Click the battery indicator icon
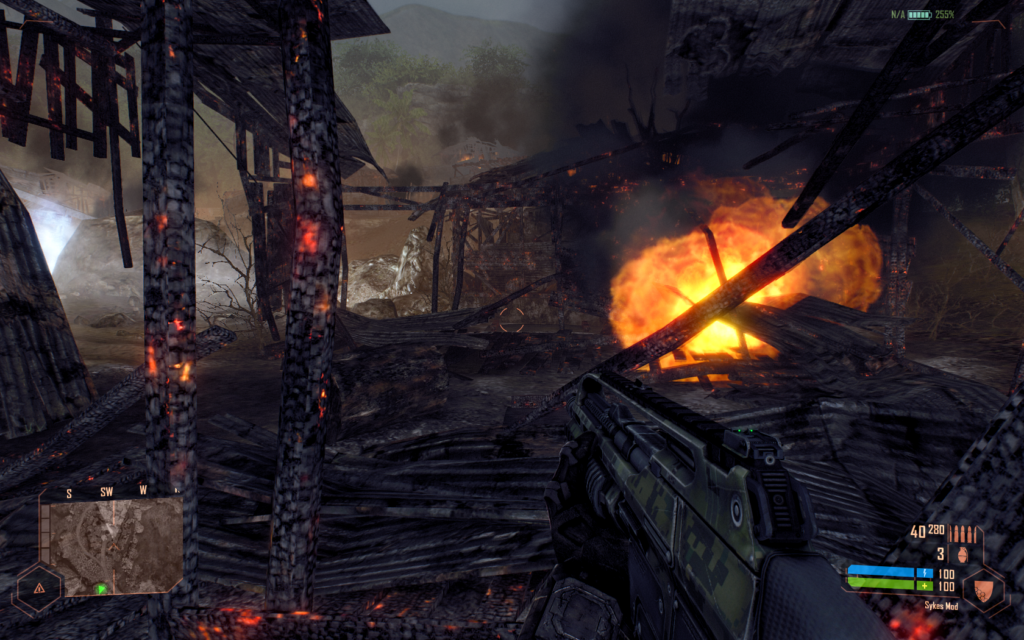1024x640 pixels. (x=920, y=15)
